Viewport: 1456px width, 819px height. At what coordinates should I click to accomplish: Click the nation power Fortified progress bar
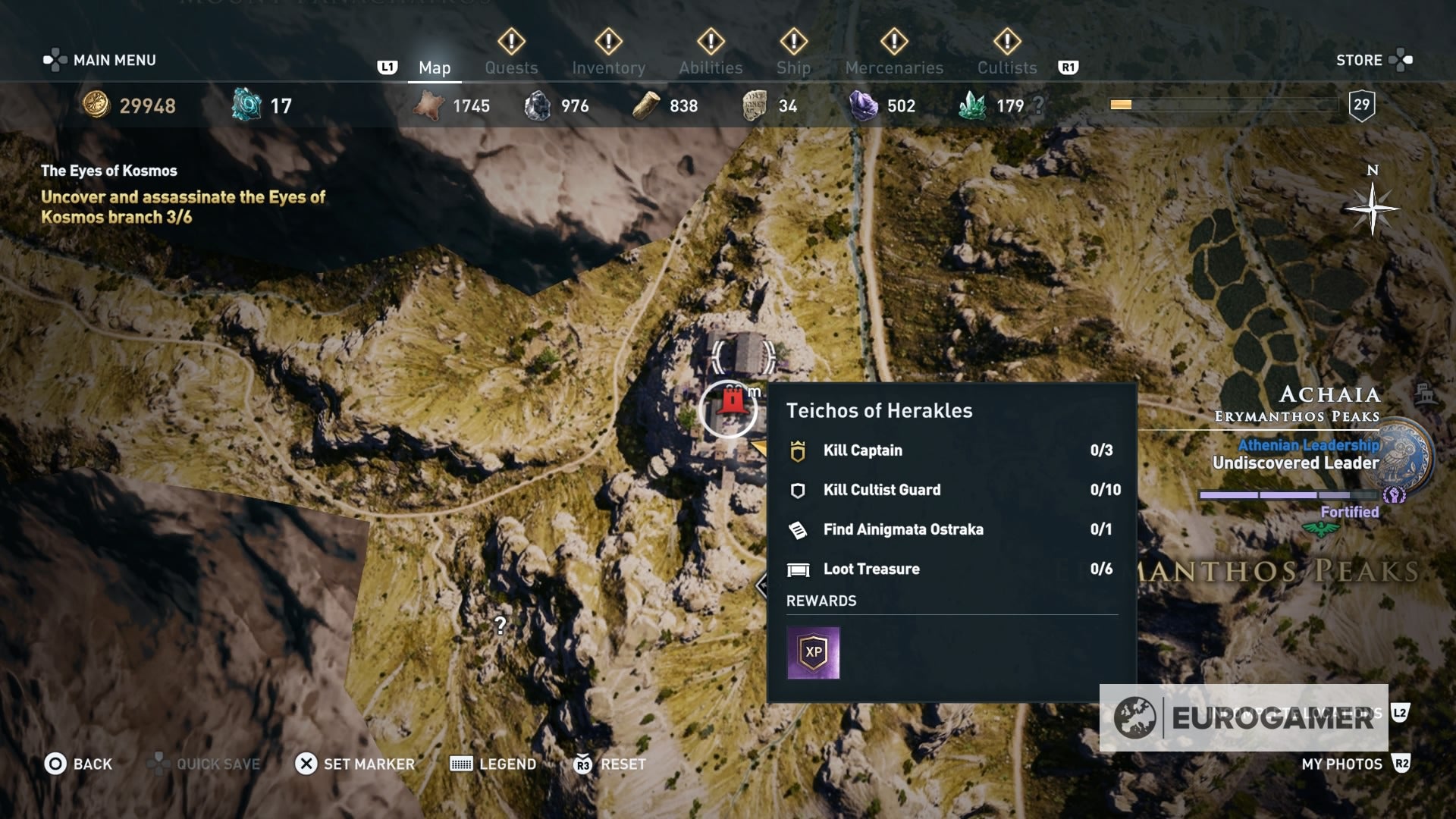tap(1288, 493)
